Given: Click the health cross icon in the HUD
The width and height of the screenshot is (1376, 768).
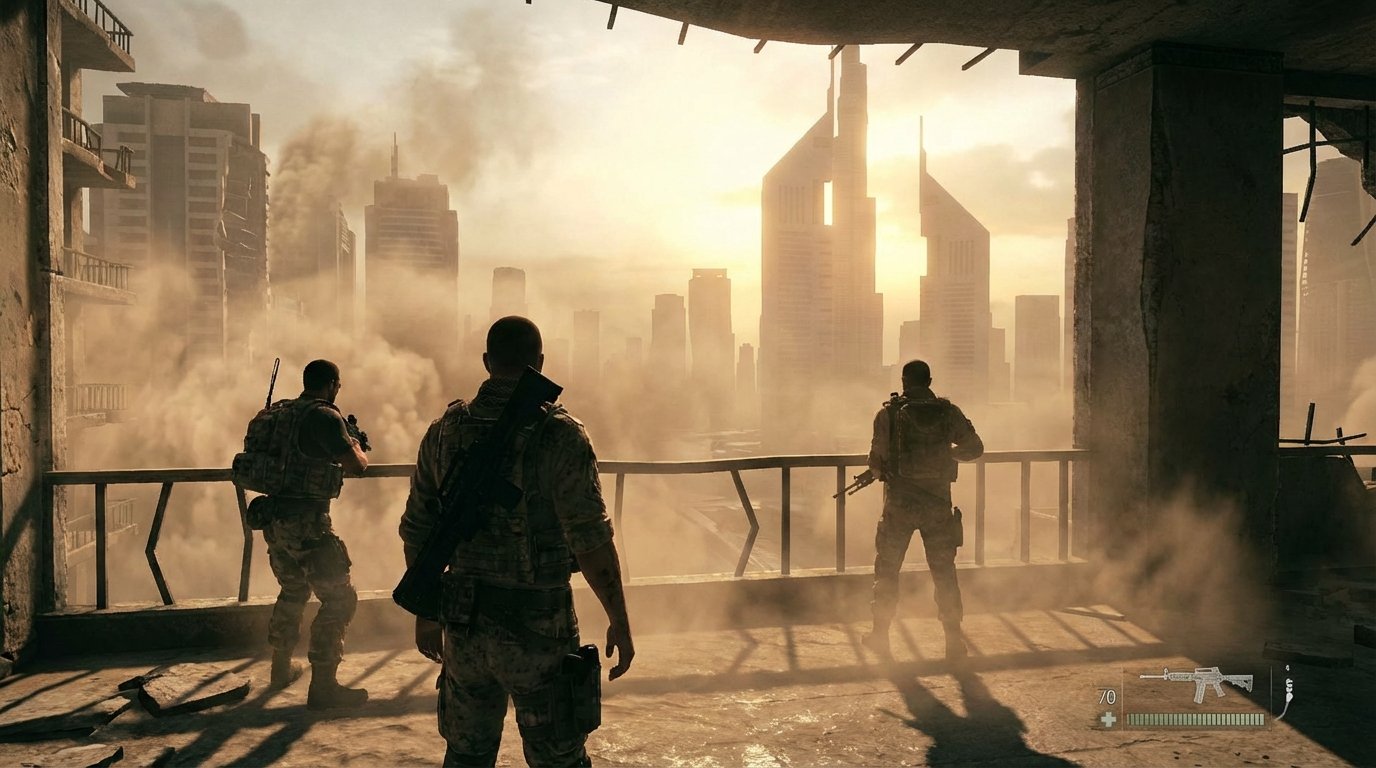Looking at the screenshot, I should pos(1108,720).
